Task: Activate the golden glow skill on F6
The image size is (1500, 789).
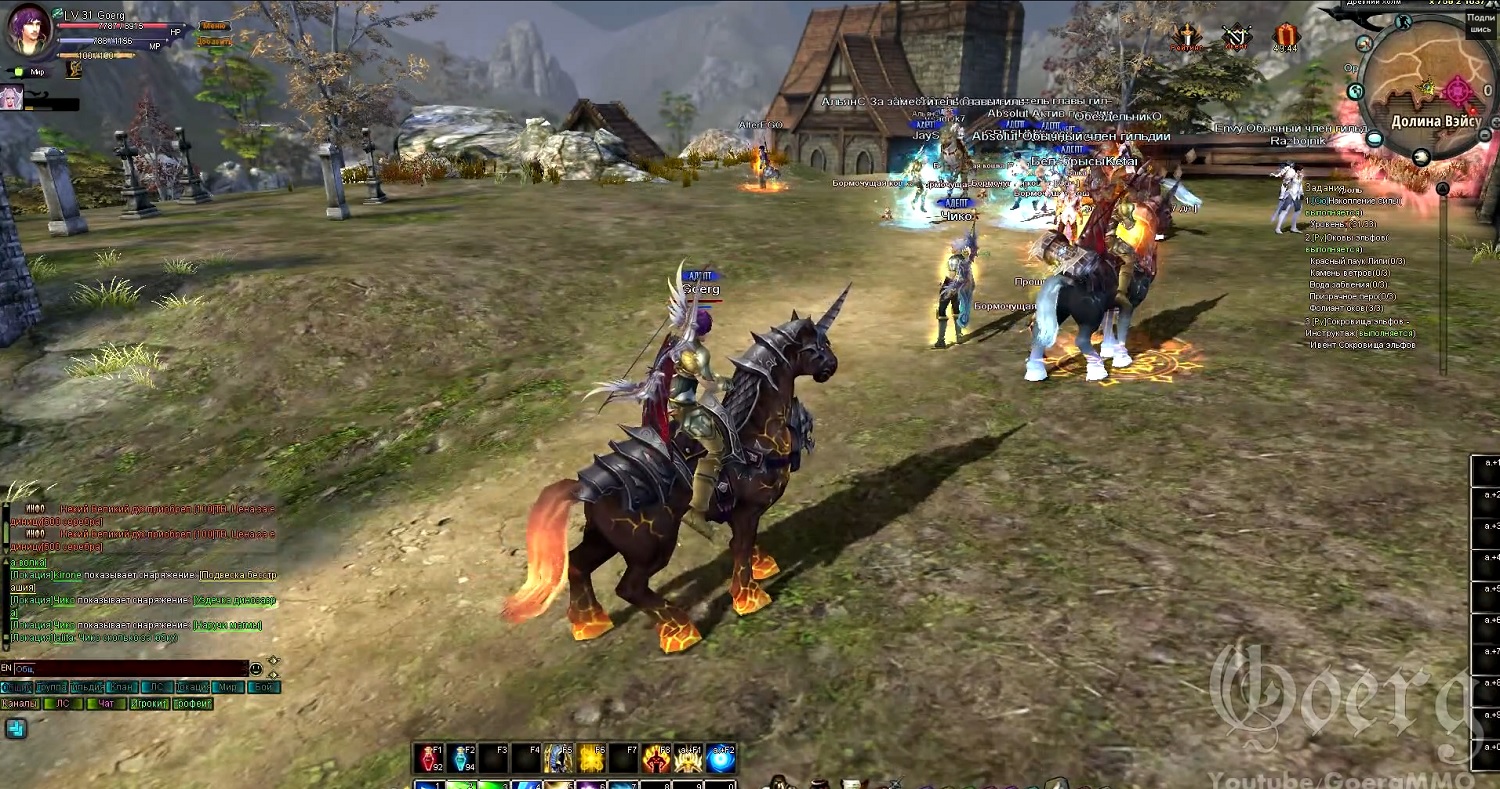Action: click(x=592, y=758)
